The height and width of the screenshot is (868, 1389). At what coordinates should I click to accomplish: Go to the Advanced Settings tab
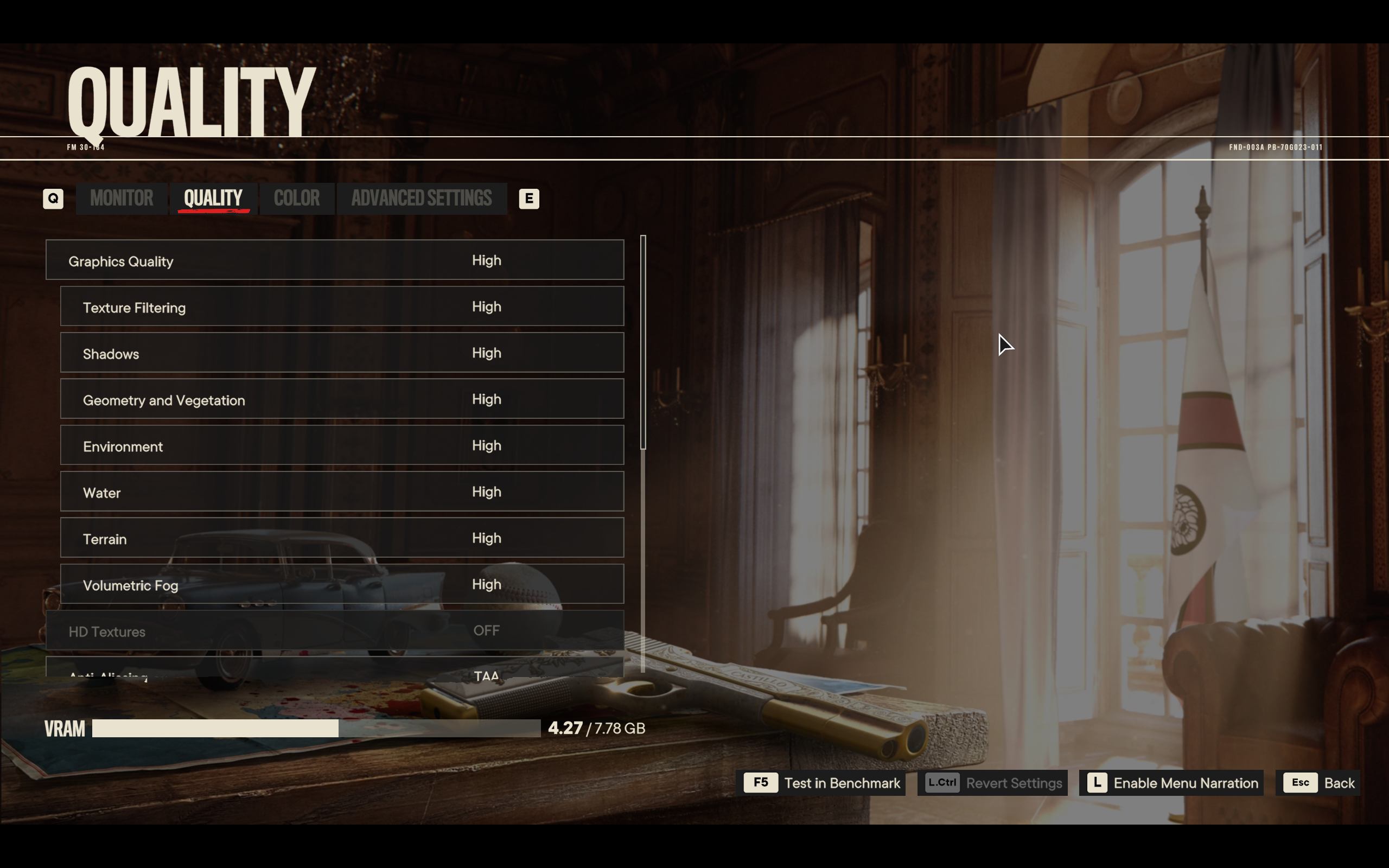421,199
